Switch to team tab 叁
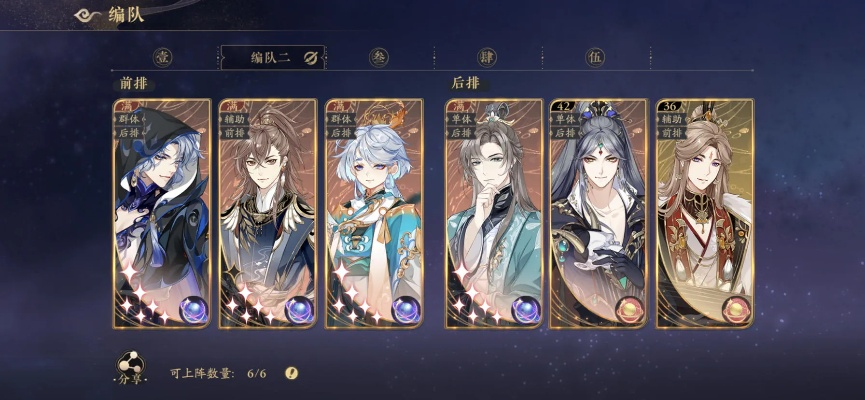 tap(379, 57)
